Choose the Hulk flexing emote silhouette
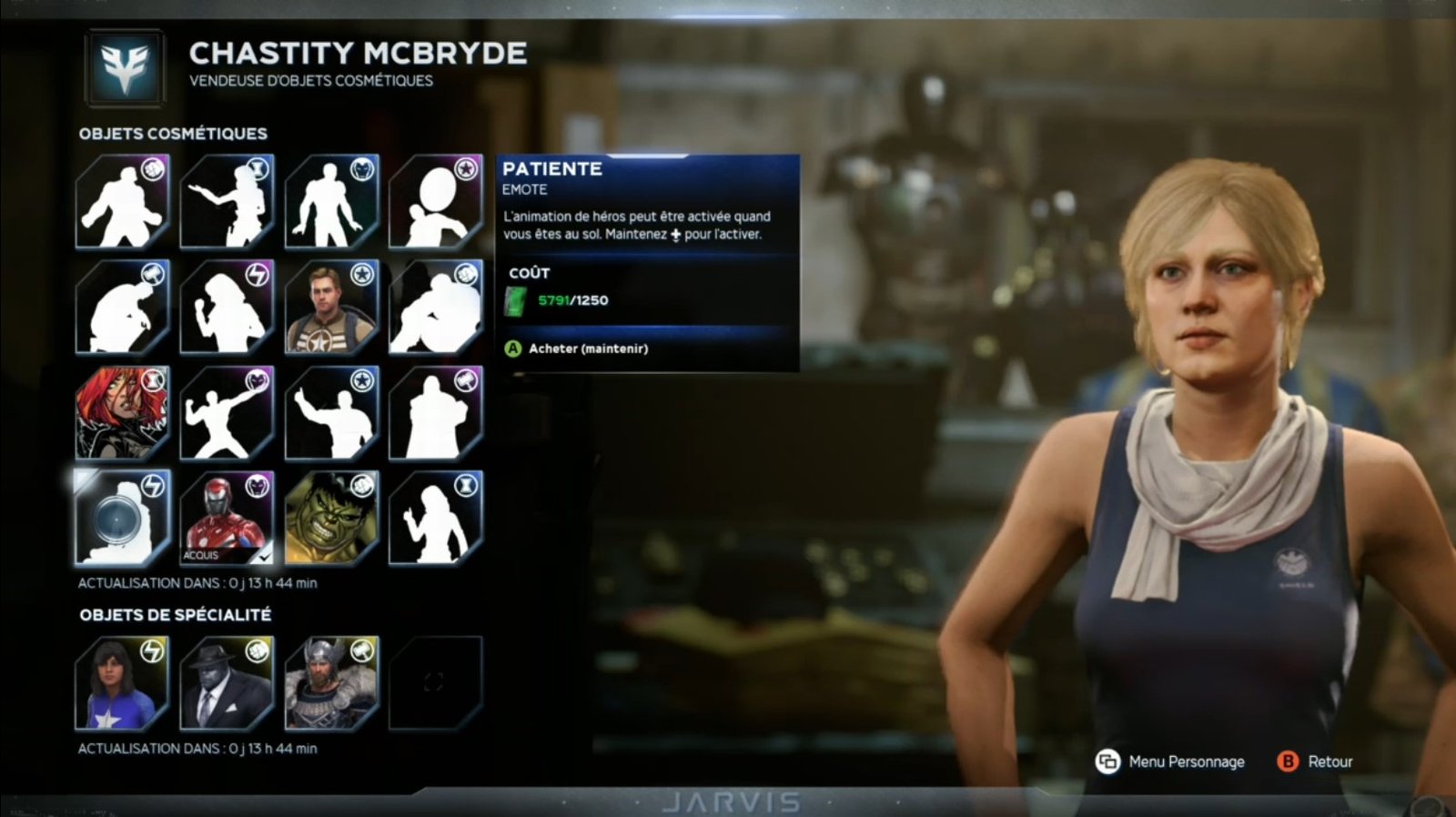 [122, 202]
